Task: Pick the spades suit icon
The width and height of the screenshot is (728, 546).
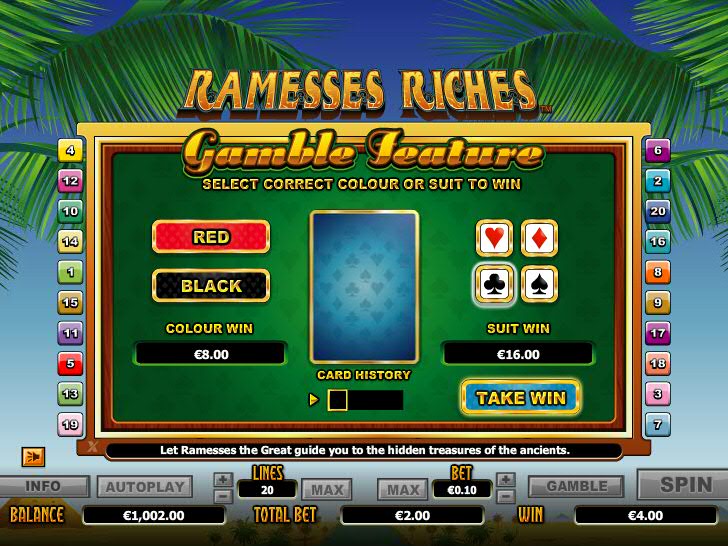Action: [540, 284]
